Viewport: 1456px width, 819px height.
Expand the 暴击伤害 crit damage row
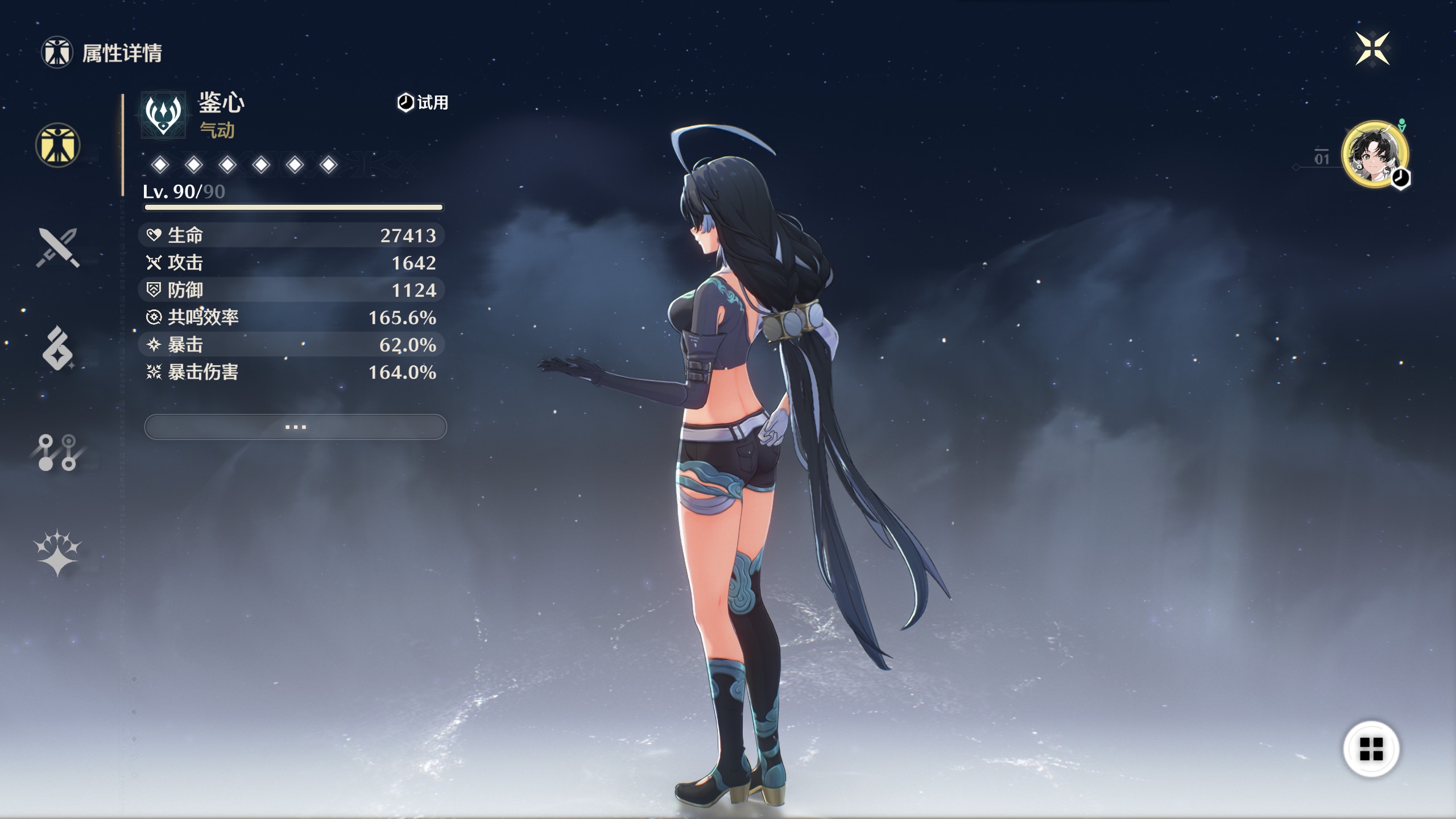point(294,373)
